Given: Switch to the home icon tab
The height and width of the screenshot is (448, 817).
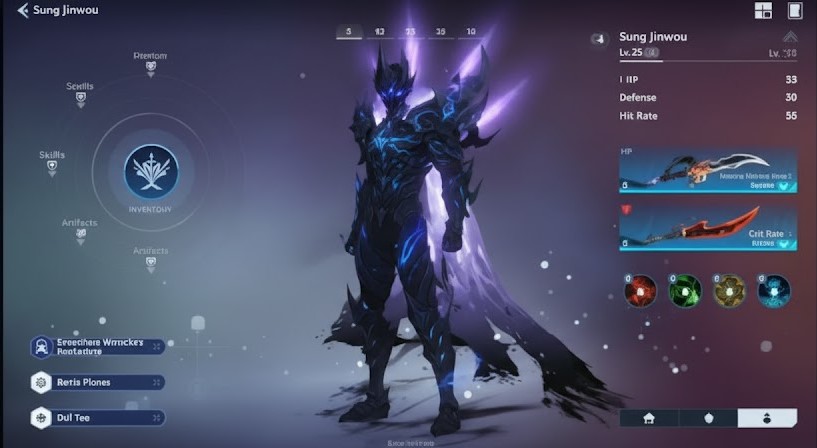Looking at the screenshot, I should [649, 418].
